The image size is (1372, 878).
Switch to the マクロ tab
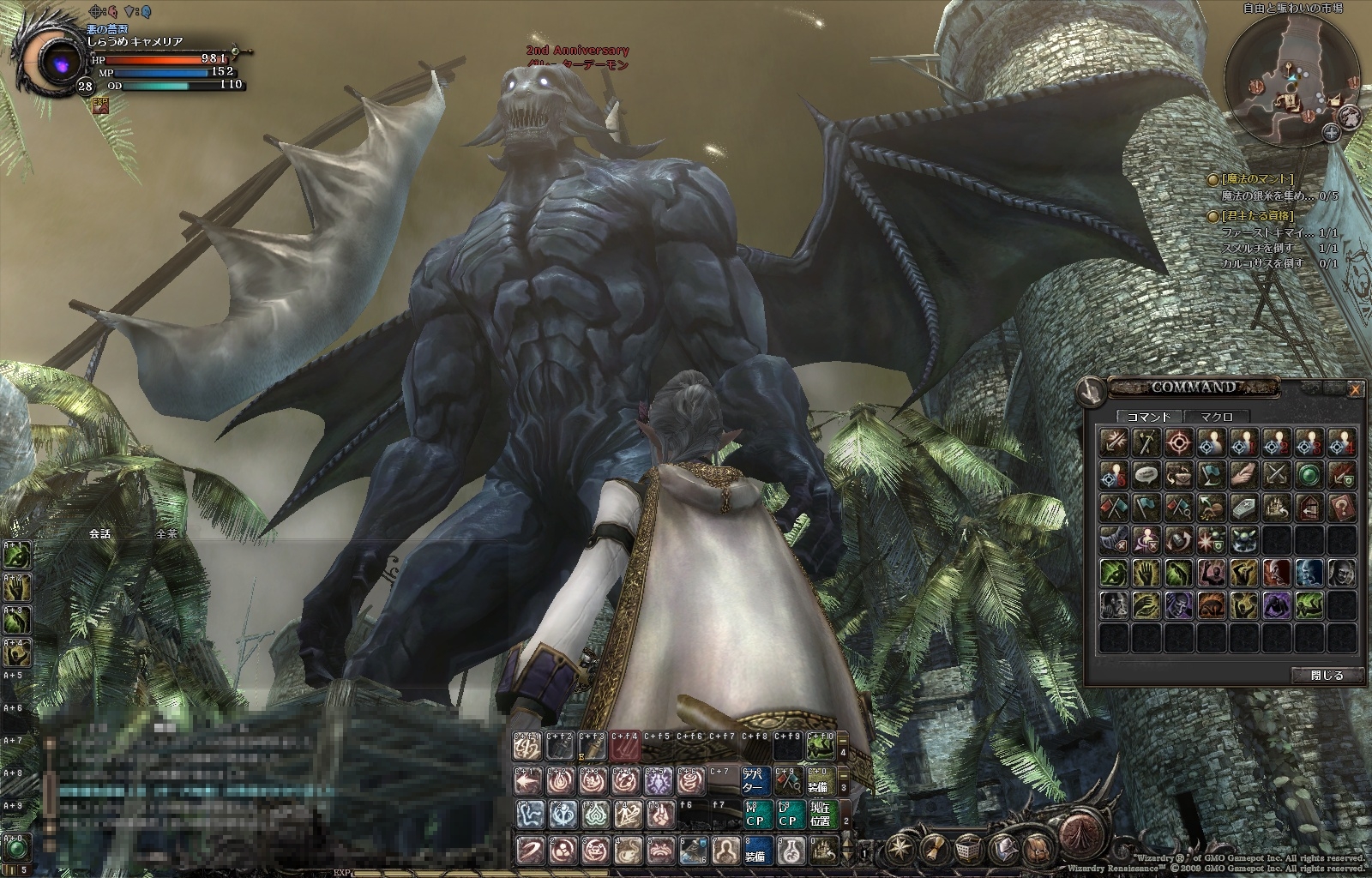pos(1216,416)
